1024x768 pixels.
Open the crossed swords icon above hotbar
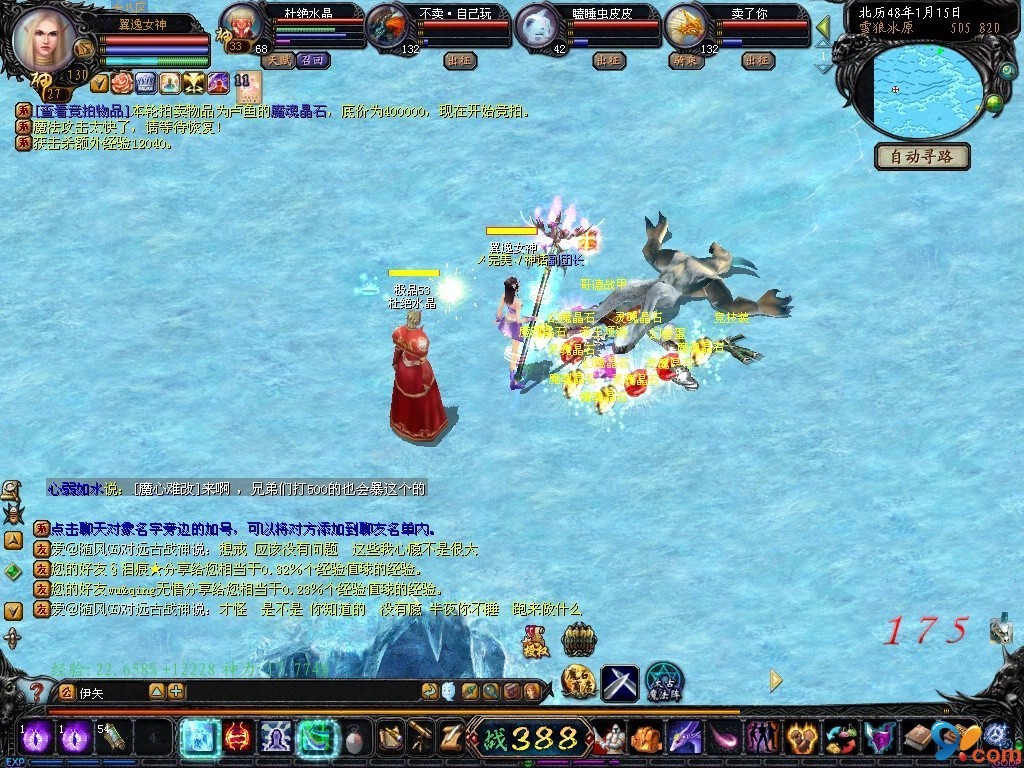(x=619, y=682)
